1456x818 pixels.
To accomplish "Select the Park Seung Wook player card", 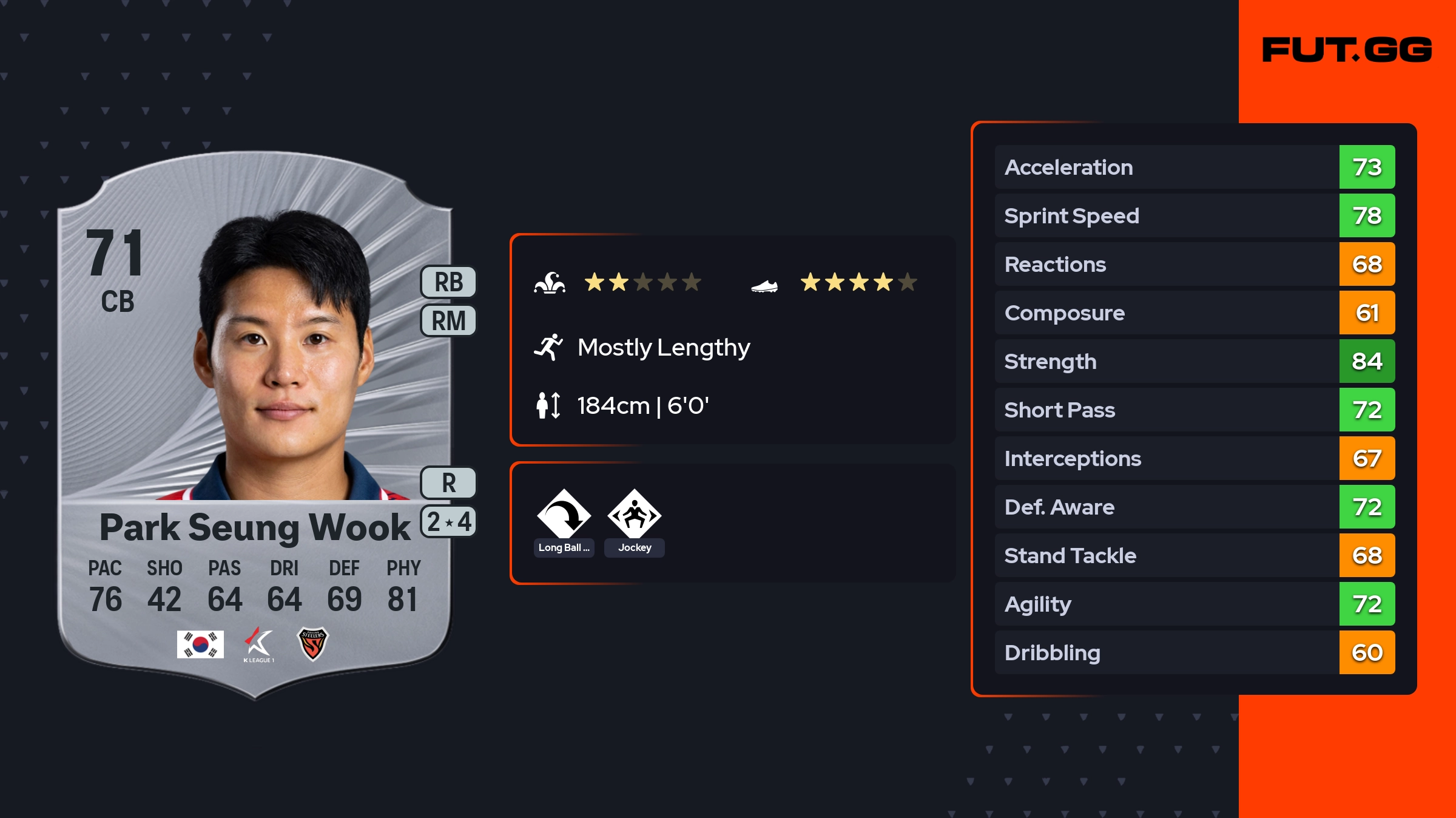I will coord(255,425).
